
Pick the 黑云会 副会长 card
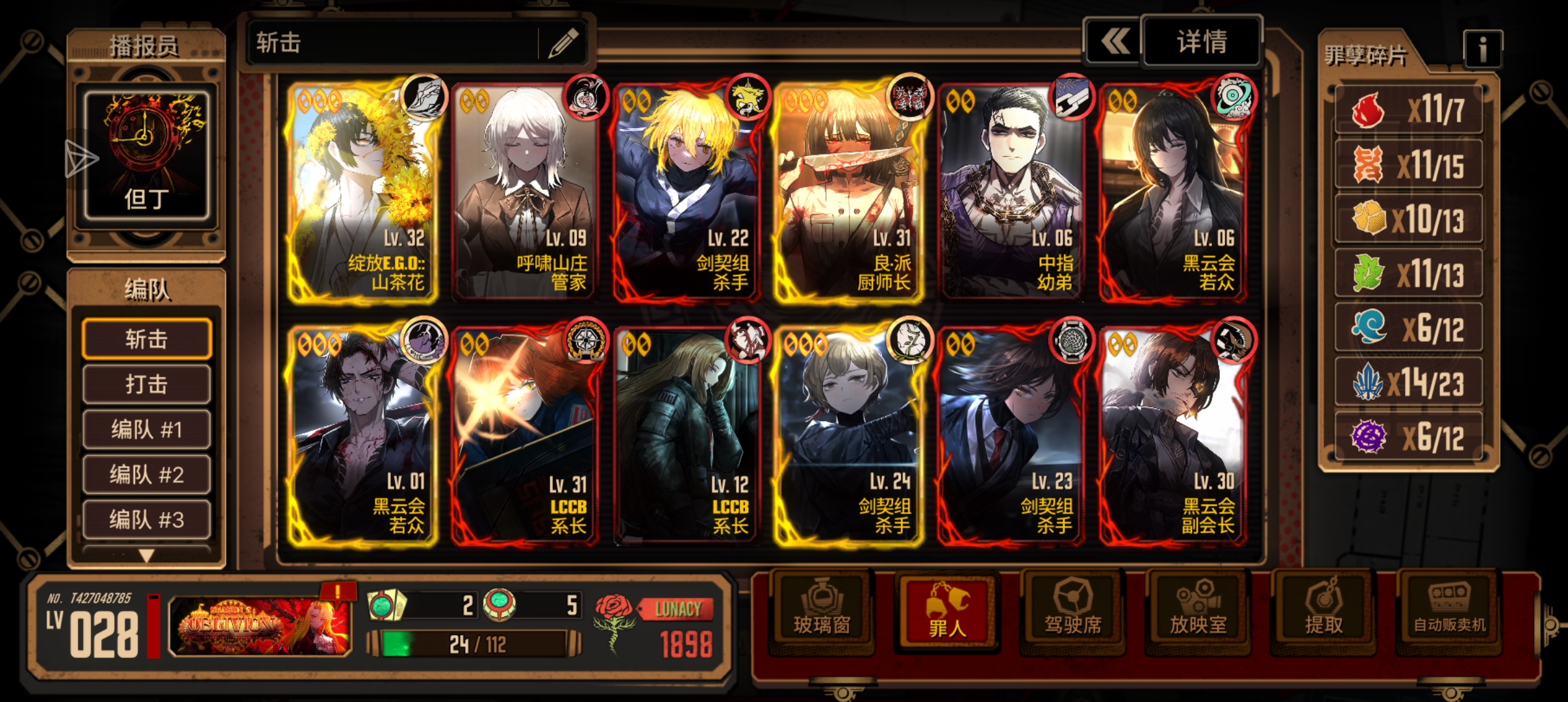coord(1173,435)
